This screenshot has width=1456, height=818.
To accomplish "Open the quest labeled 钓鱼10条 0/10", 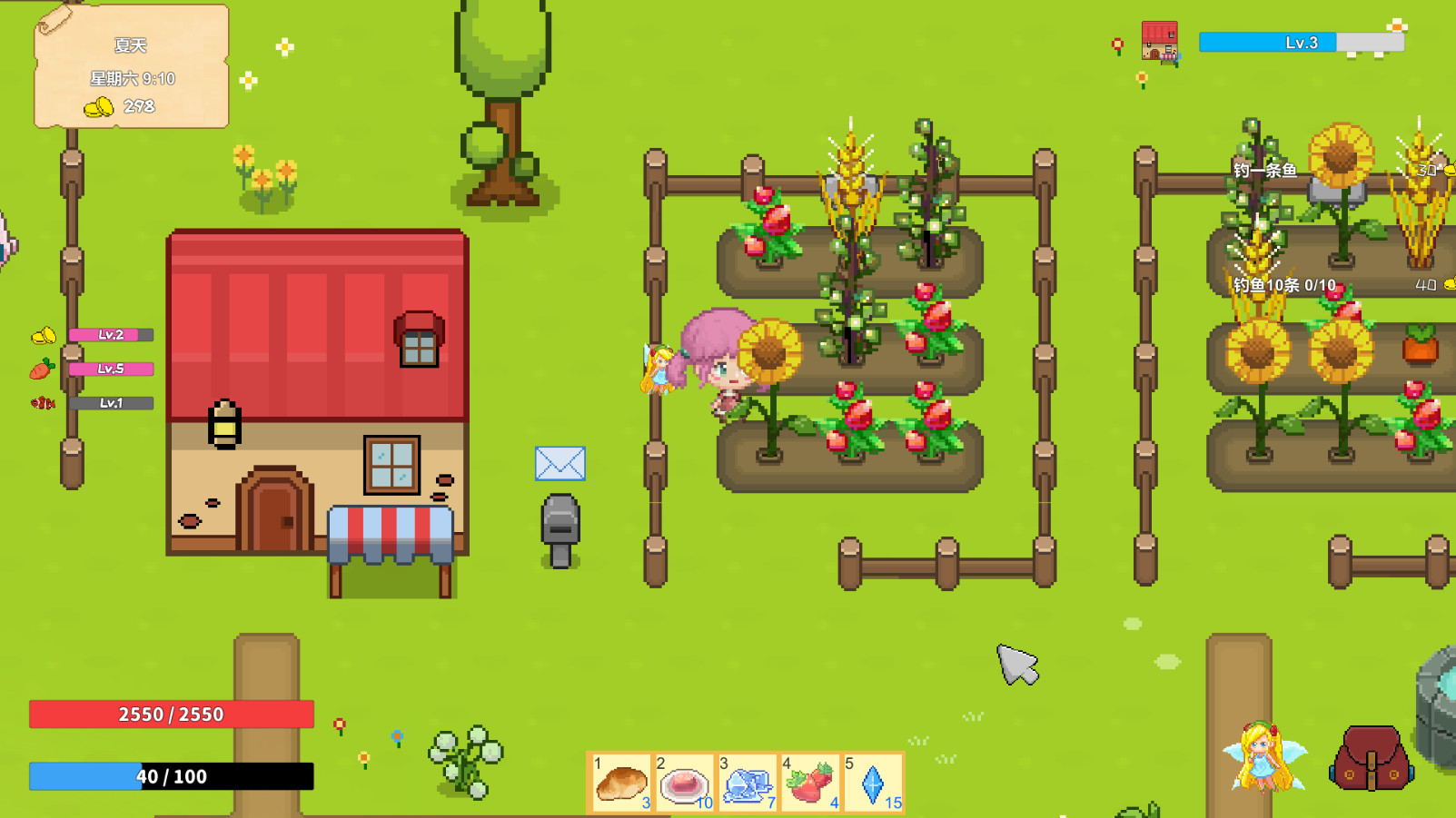I will pyautogui.click(x=1283, y=284).
